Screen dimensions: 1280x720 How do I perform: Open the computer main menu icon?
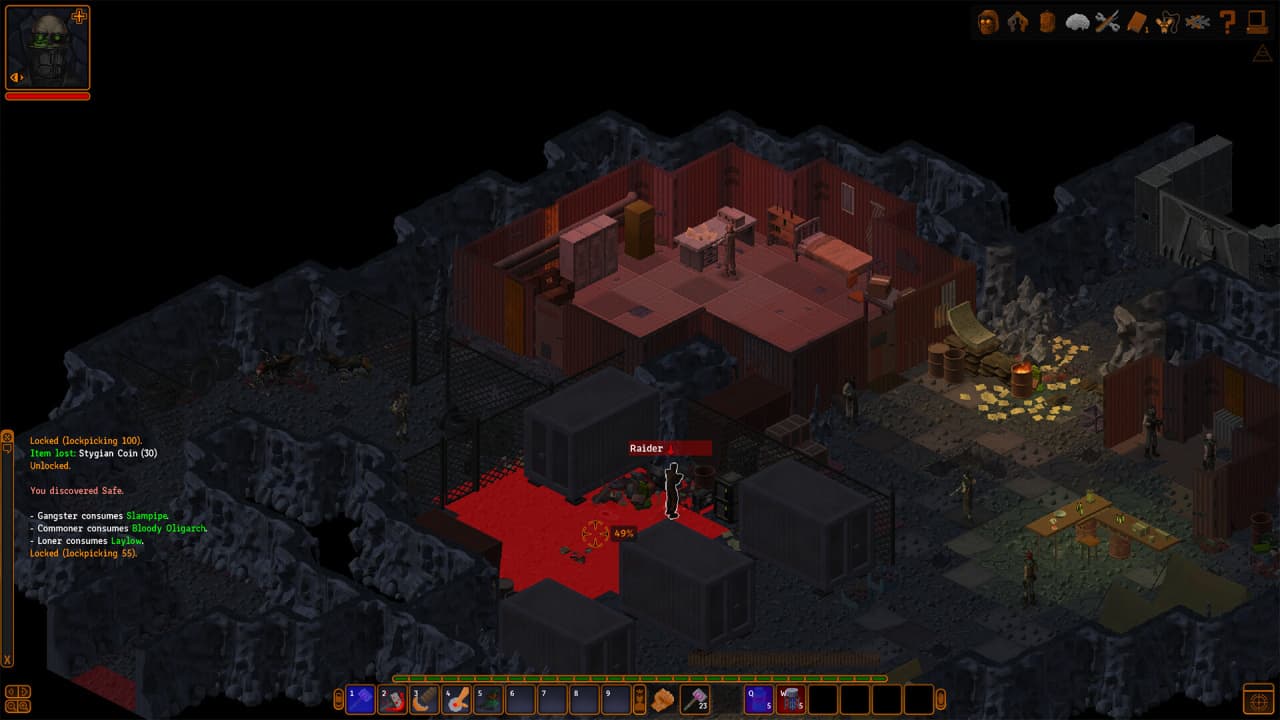point(1257,22)
